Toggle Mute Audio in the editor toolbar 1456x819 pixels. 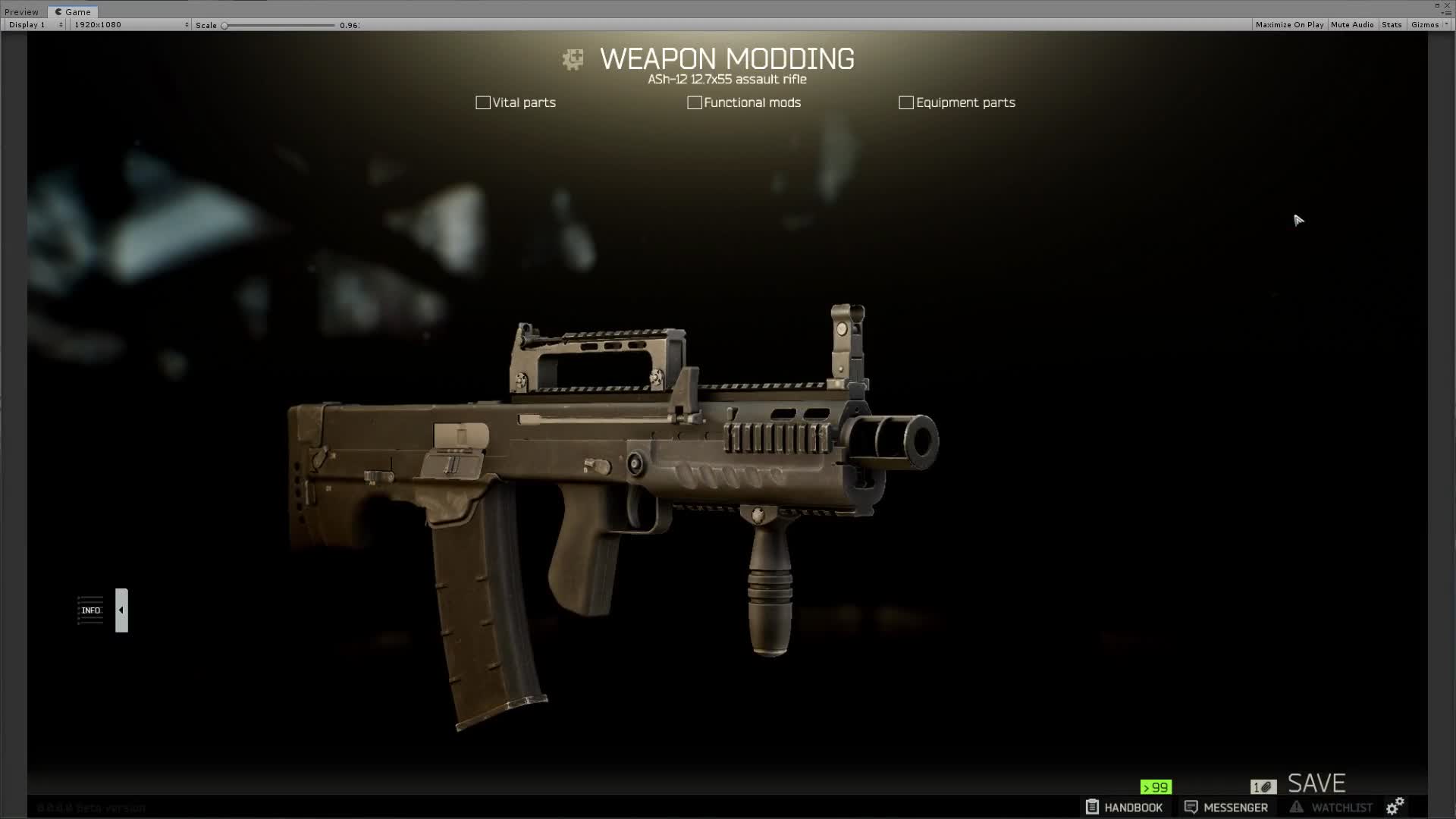pos(1352,25)
